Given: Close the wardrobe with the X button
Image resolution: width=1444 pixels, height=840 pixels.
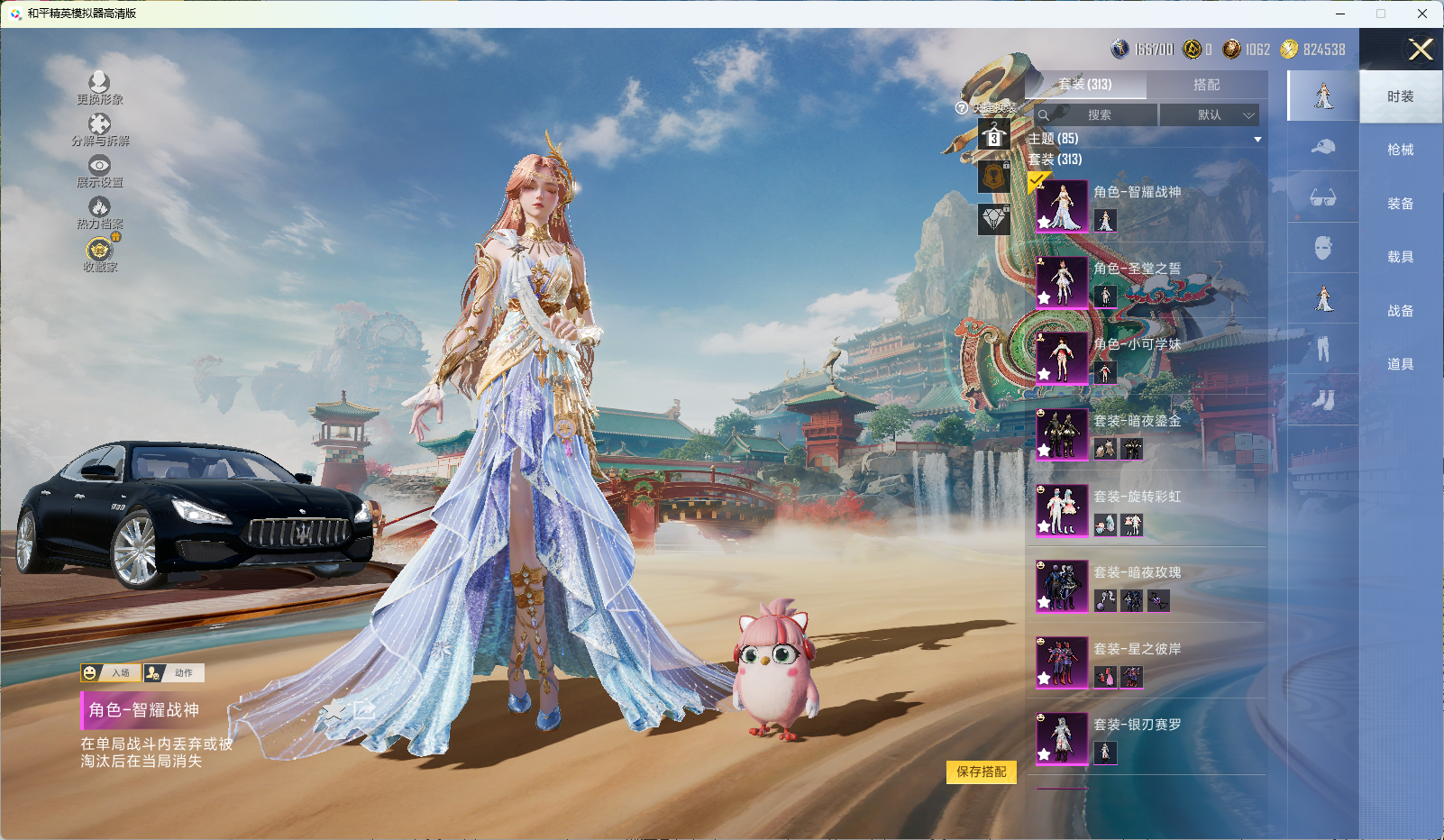Looking at the screenshot, I should click(1421, 50).
